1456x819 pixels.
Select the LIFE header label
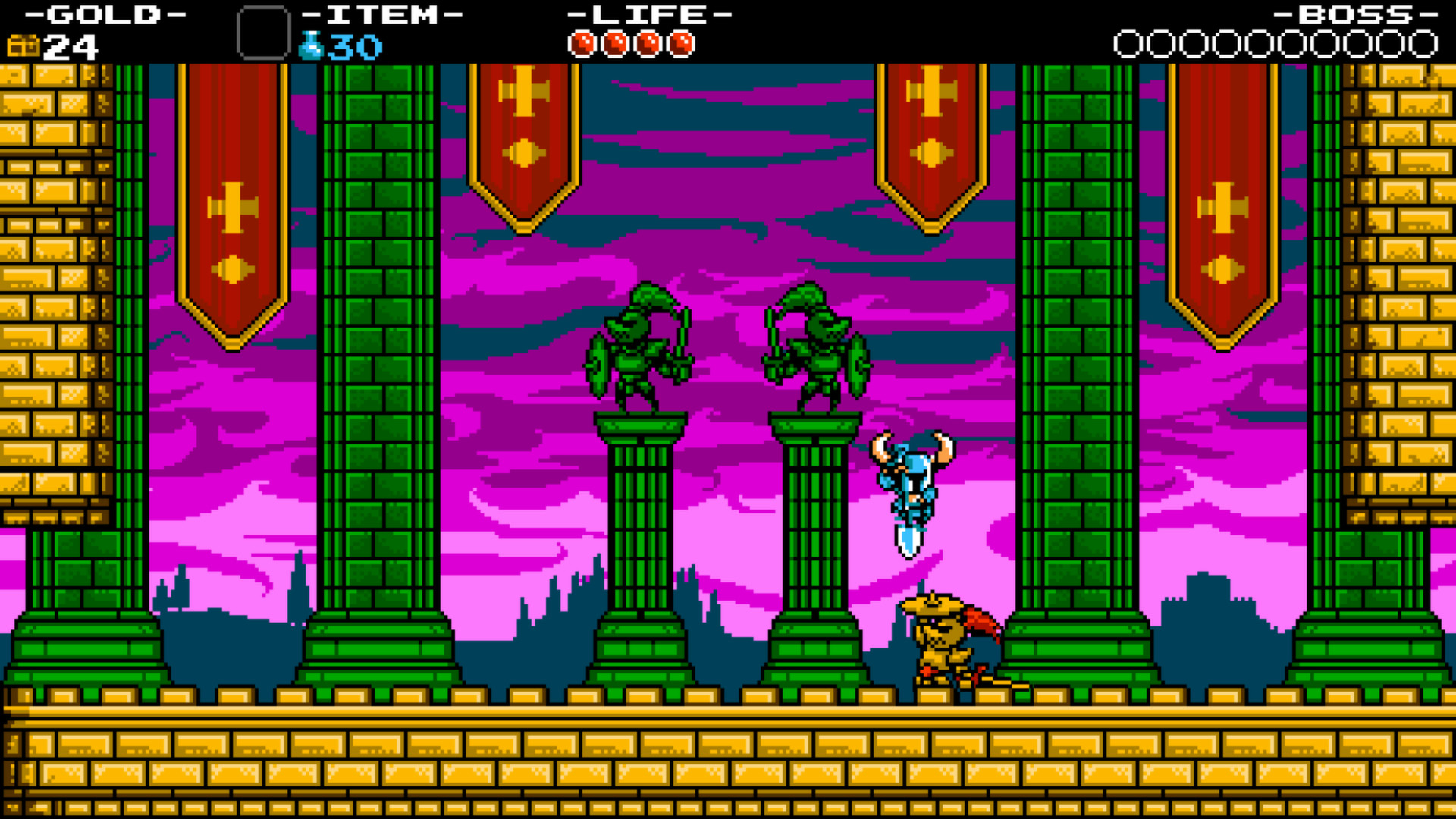[x=648, y=14]
